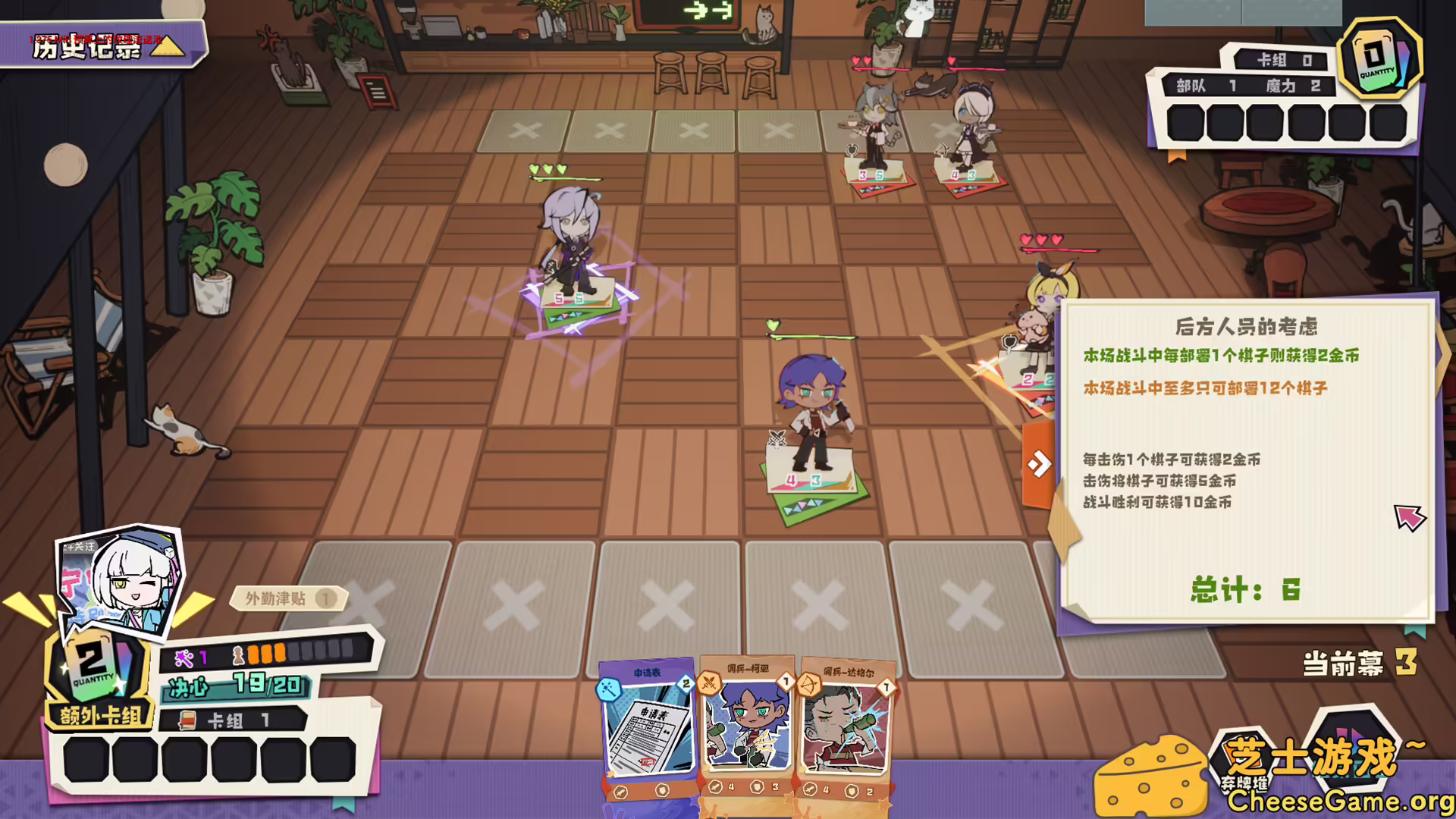Select the magic wand icon on the 申请表 card
1456x819 pixels.
coord(609,687)
